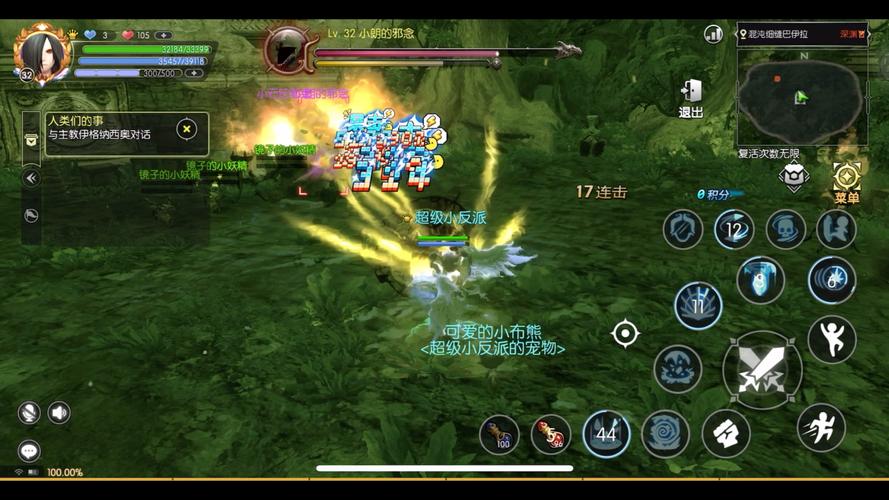Open the chat speech bubble

click(29, 451)
